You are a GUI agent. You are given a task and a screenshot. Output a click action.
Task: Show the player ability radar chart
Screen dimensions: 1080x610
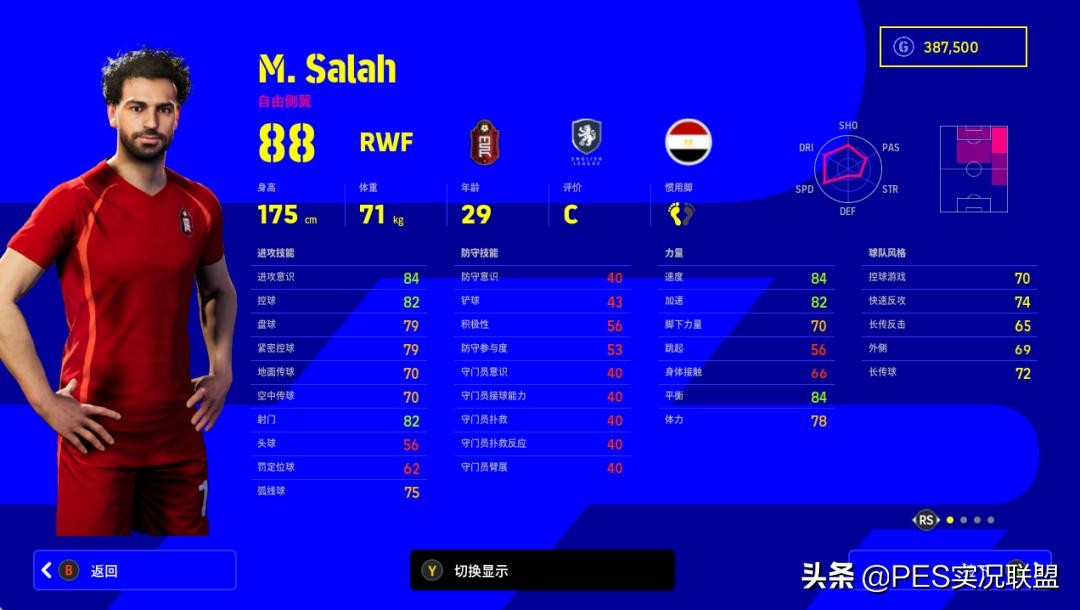[x=847, y=167]
